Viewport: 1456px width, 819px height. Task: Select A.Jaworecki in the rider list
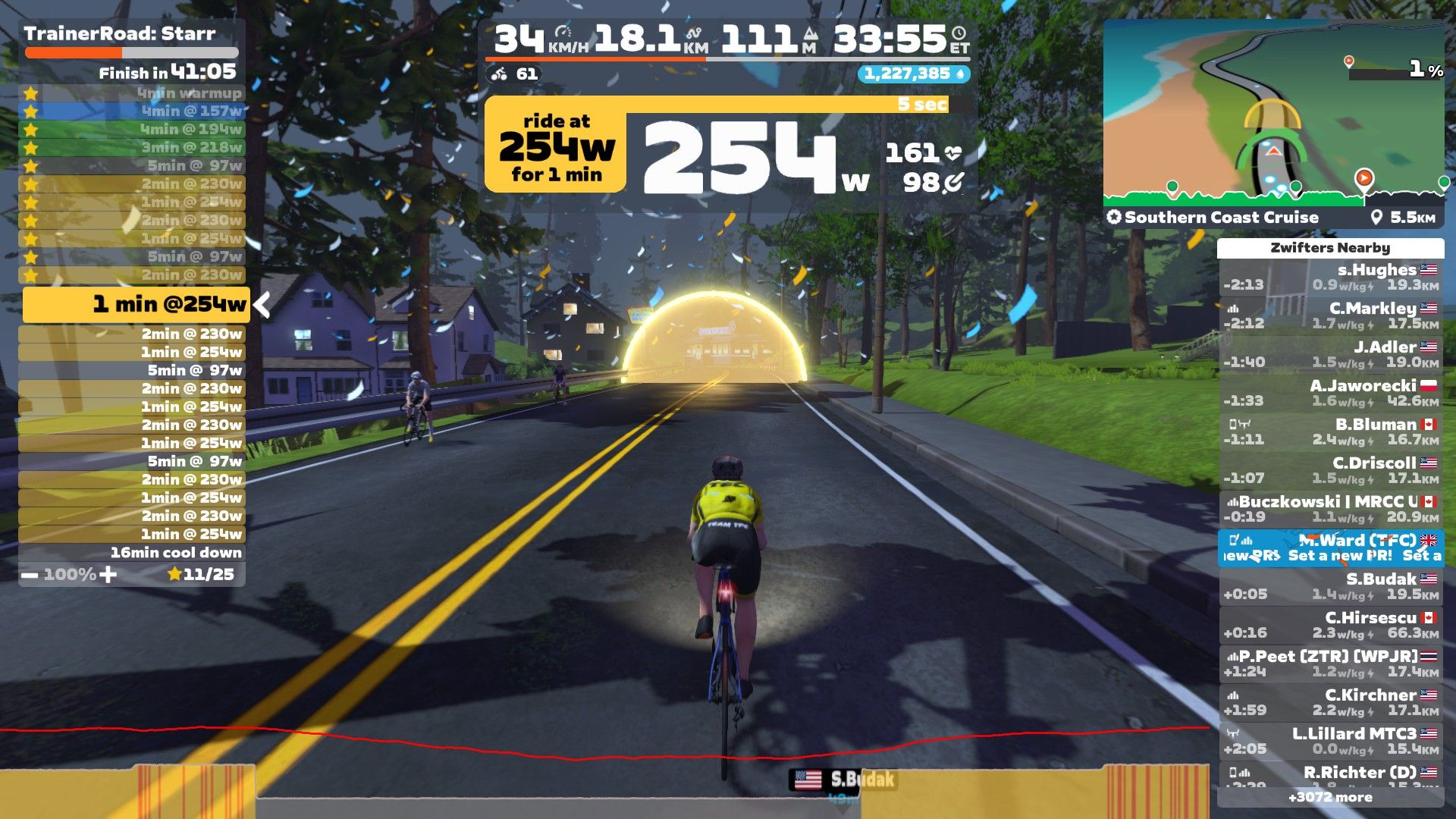(1331, 393)
